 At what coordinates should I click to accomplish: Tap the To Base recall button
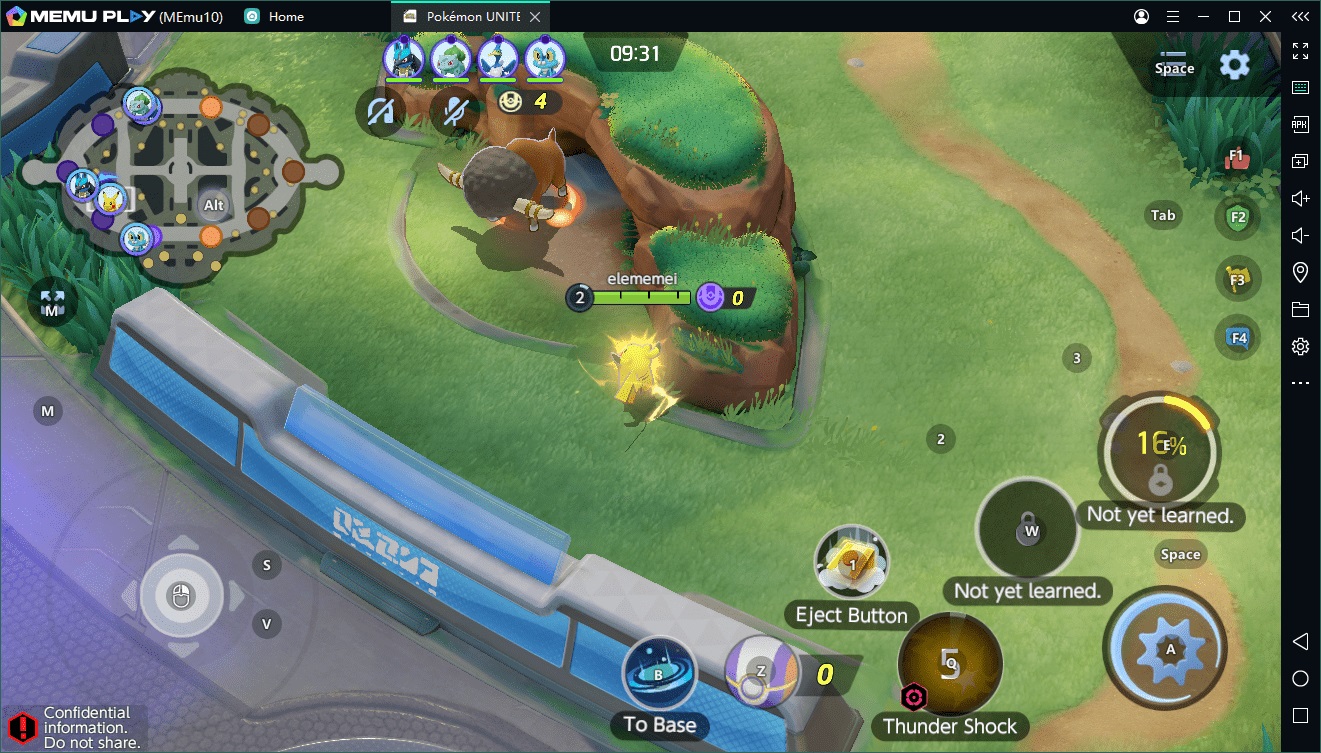click(x=659, y=675)
